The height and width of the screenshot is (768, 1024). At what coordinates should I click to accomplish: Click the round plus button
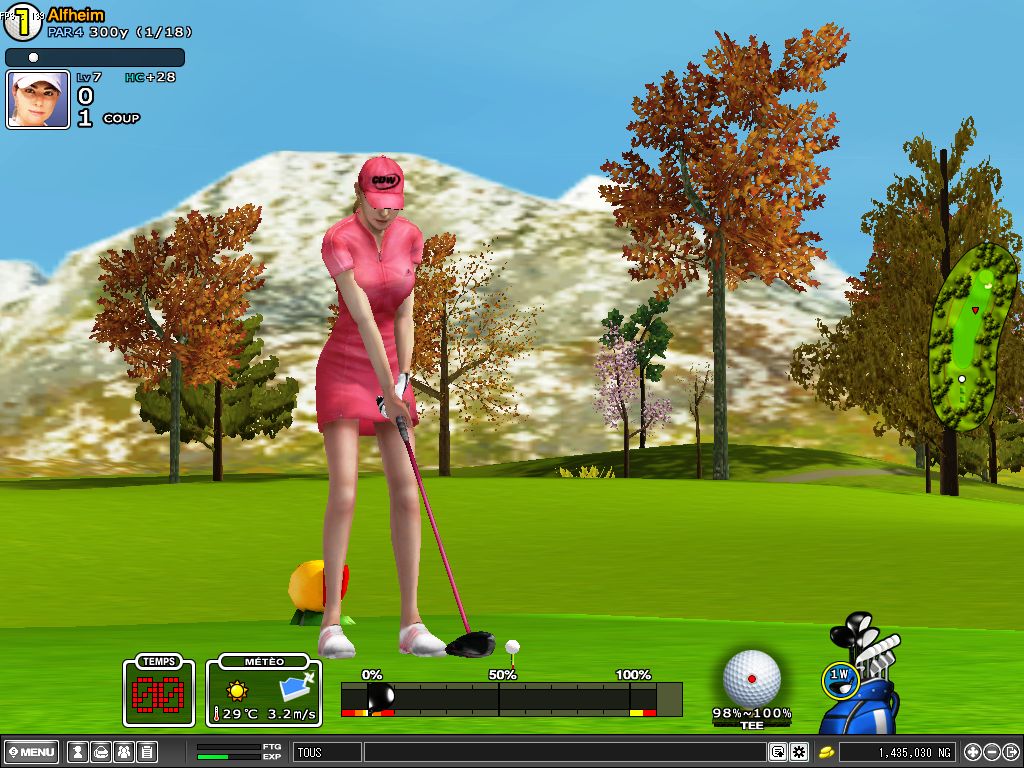tap(973, 752)
